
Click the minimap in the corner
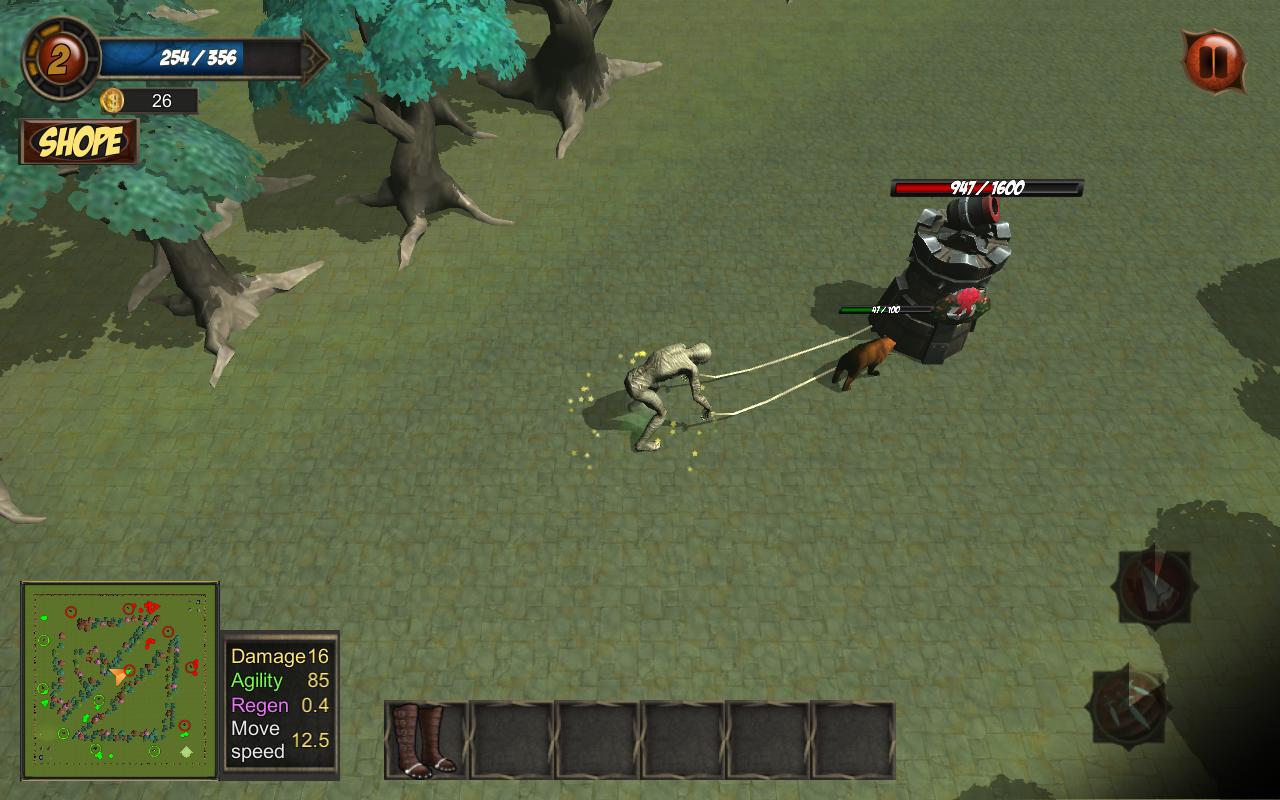coord(120,680)
